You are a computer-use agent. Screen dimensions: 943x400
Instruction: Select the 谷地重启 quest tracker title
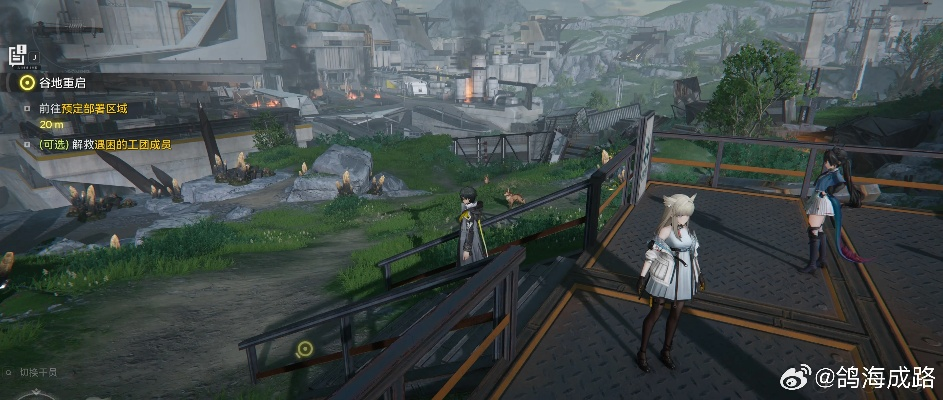(64, 84)
